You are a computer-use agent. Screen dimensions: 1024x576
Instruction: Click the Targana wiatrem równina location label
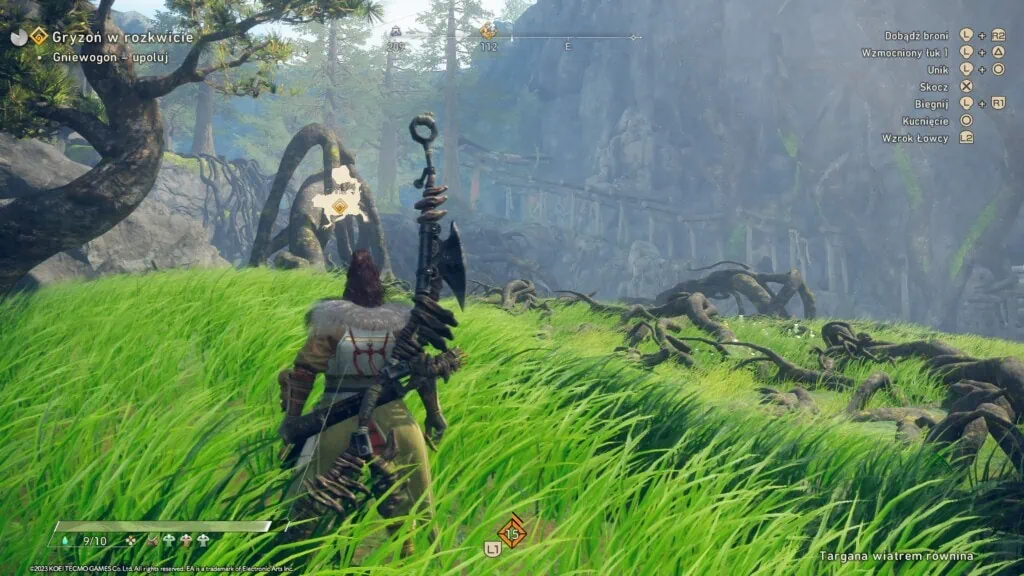pos(896,556)
